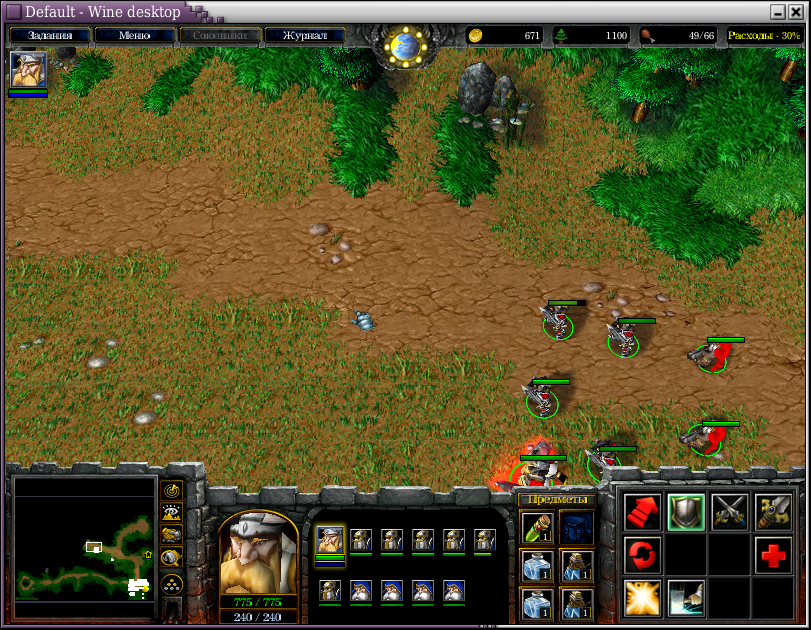Open the Задания quests menu
Image resolution: width=811 pixels, height=630 pixels.
coord(50,35)
